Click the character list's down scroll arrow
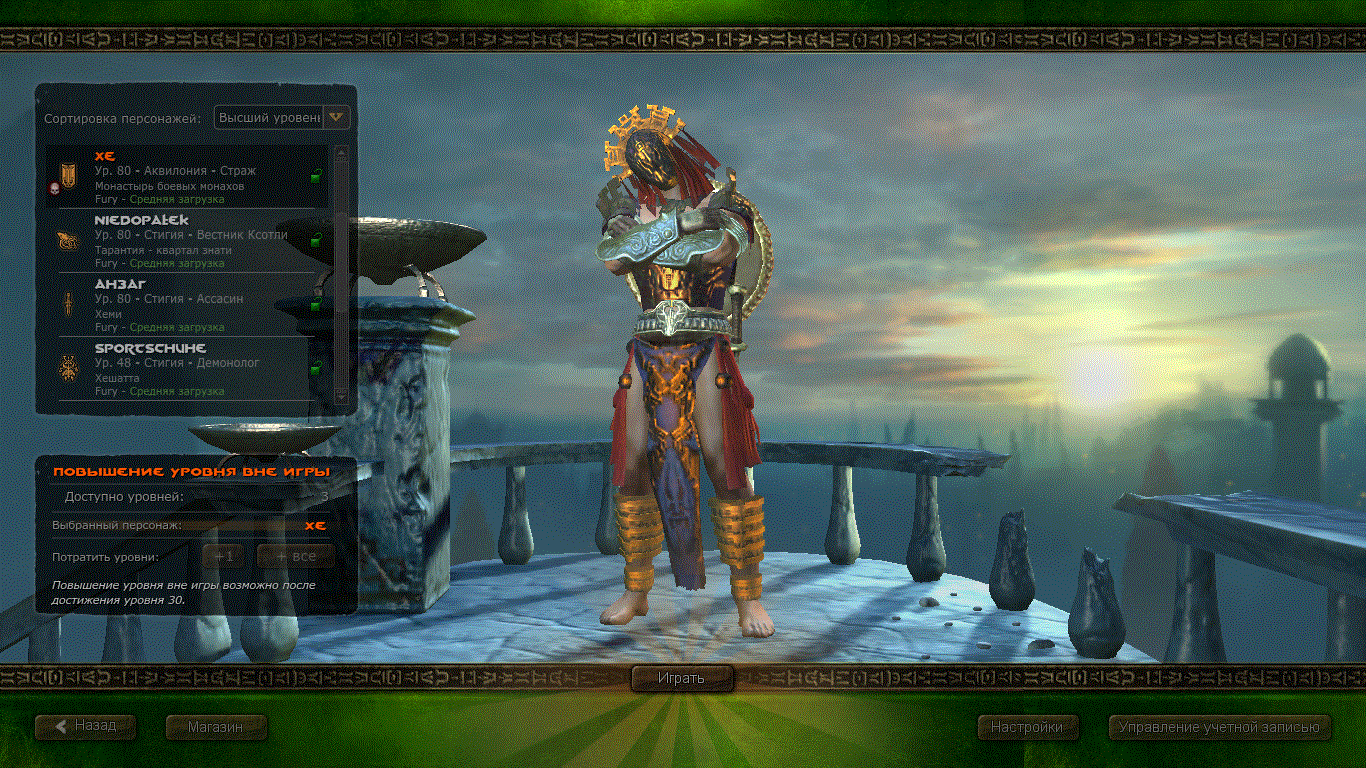 coord(341,397)
